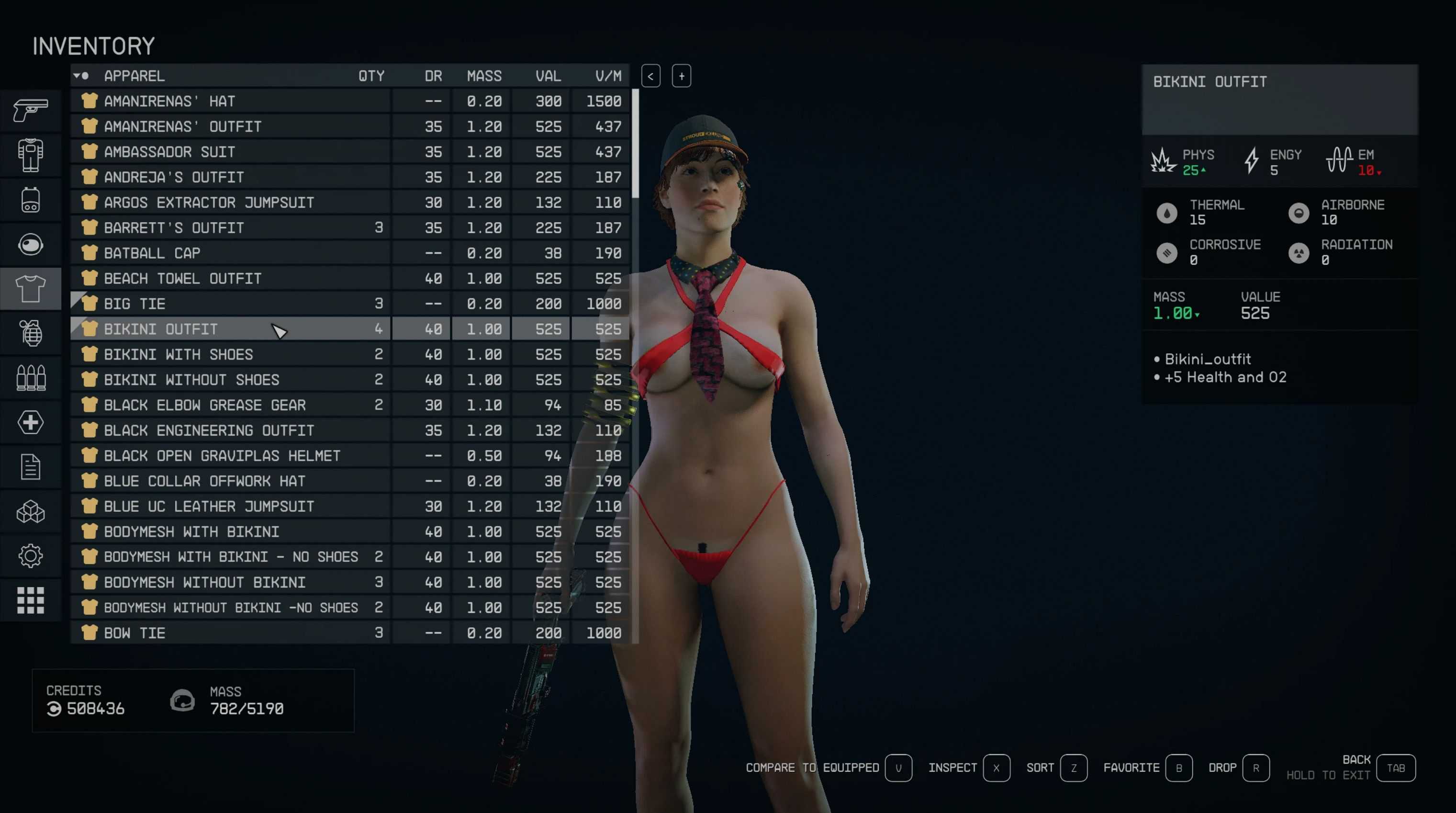Select the Blue UC Leather Jumpsuit
Image resolution: width=1456 pixels, height=813 pixels.
209,507
